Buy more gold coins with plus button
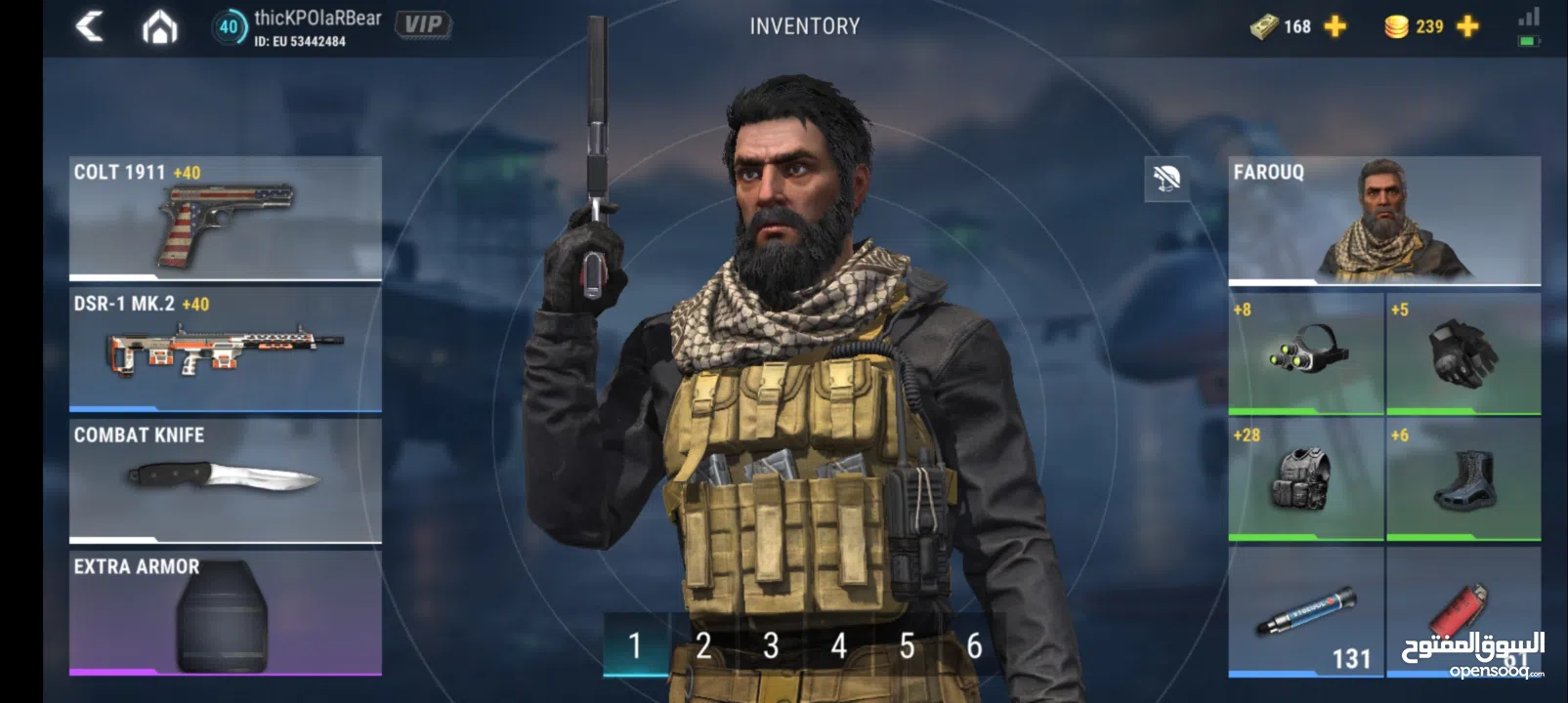The width and height of the screenshot is (1568, 703). click(1467, 26)
